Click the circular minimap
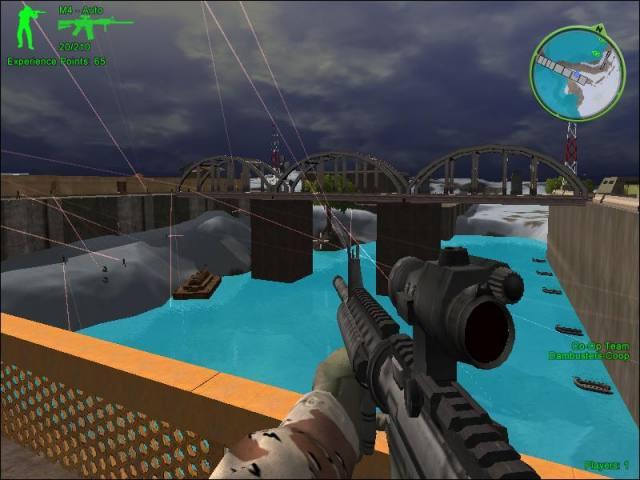Screen dimensions: 640x480 click(578, 72)
